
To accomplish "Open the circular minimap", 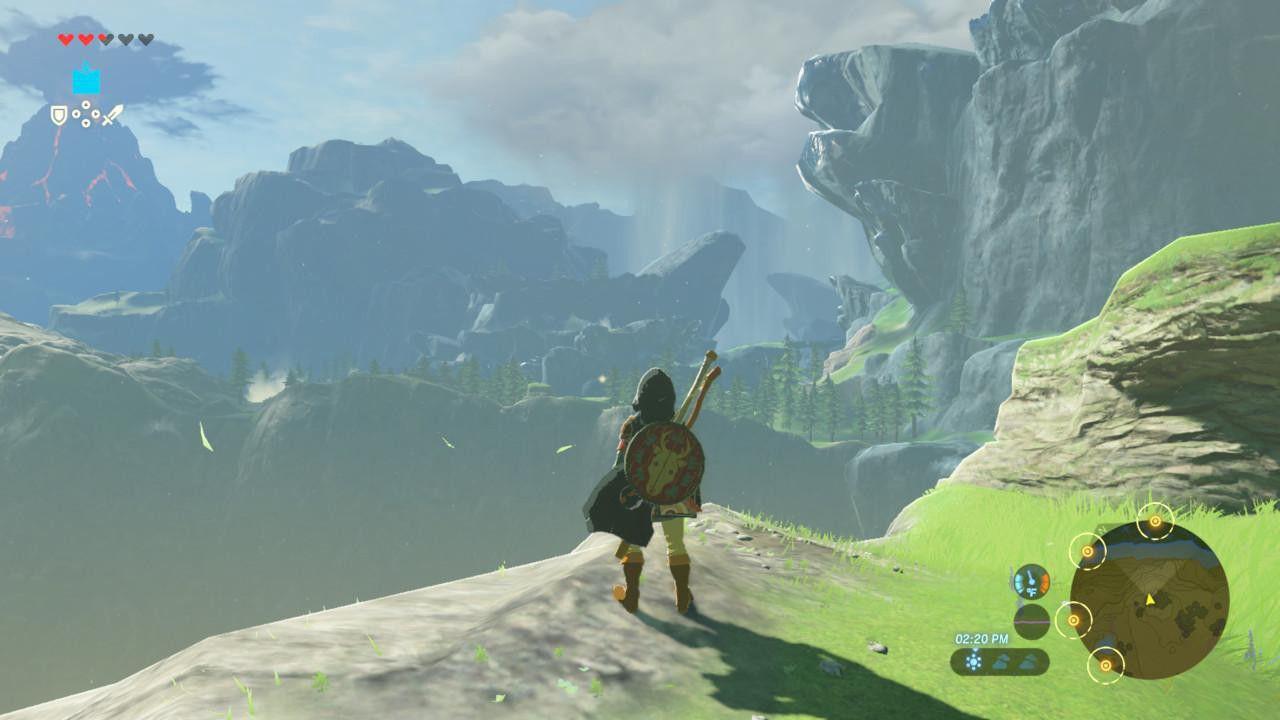I will (1149, 601).
